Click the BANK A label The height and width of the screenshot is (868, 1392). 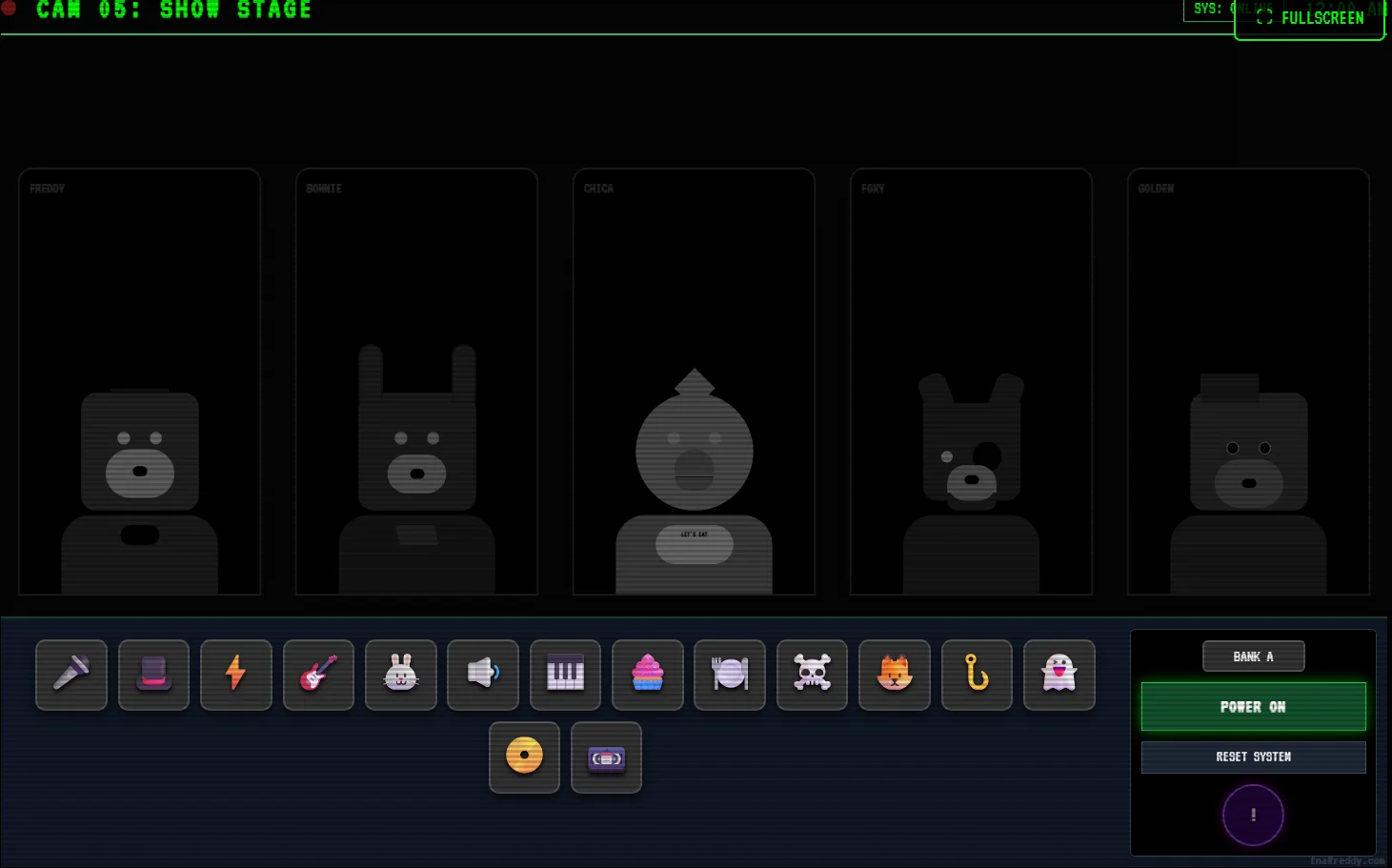tap(1253, 656)
